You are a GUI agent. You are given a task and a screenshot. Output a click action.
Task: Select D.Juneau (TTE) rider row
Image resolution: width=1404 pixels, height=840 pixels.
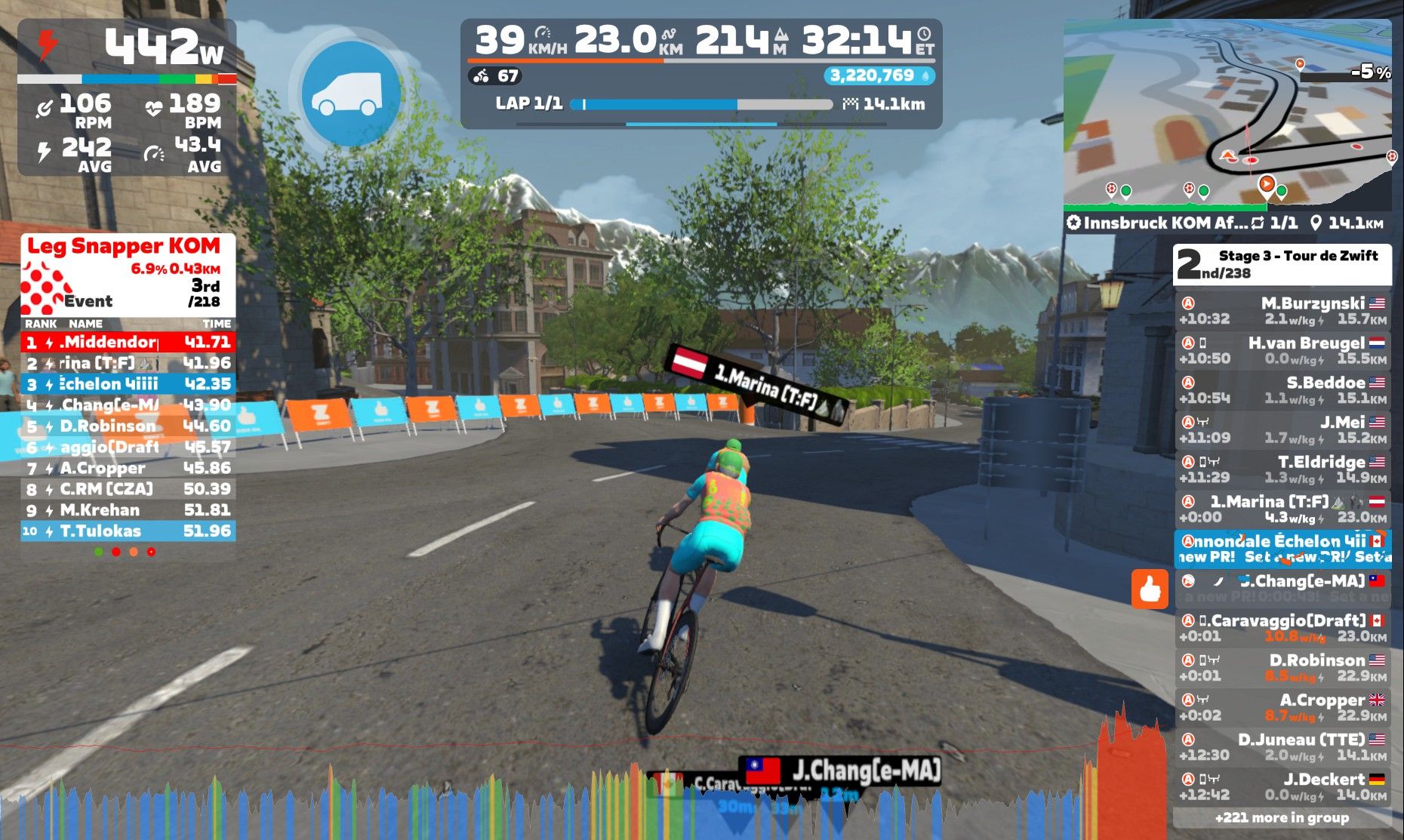(1282, 747)
